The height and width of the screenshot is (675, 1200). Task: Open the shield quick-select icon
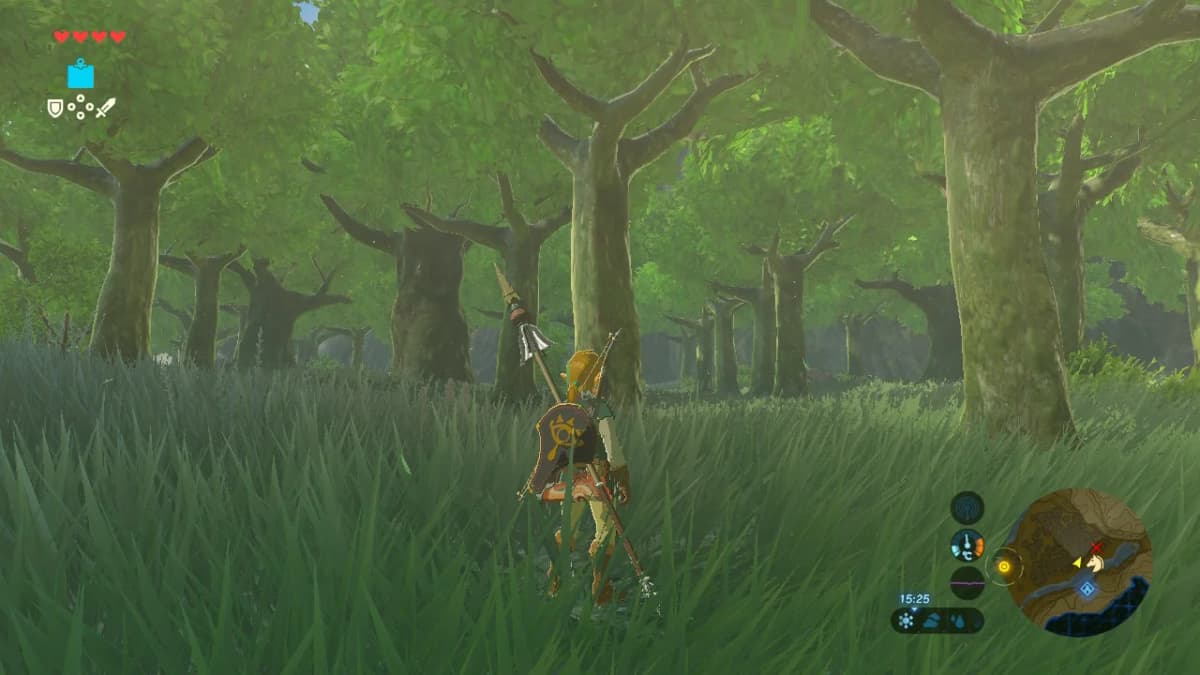(x=55, y=107)
